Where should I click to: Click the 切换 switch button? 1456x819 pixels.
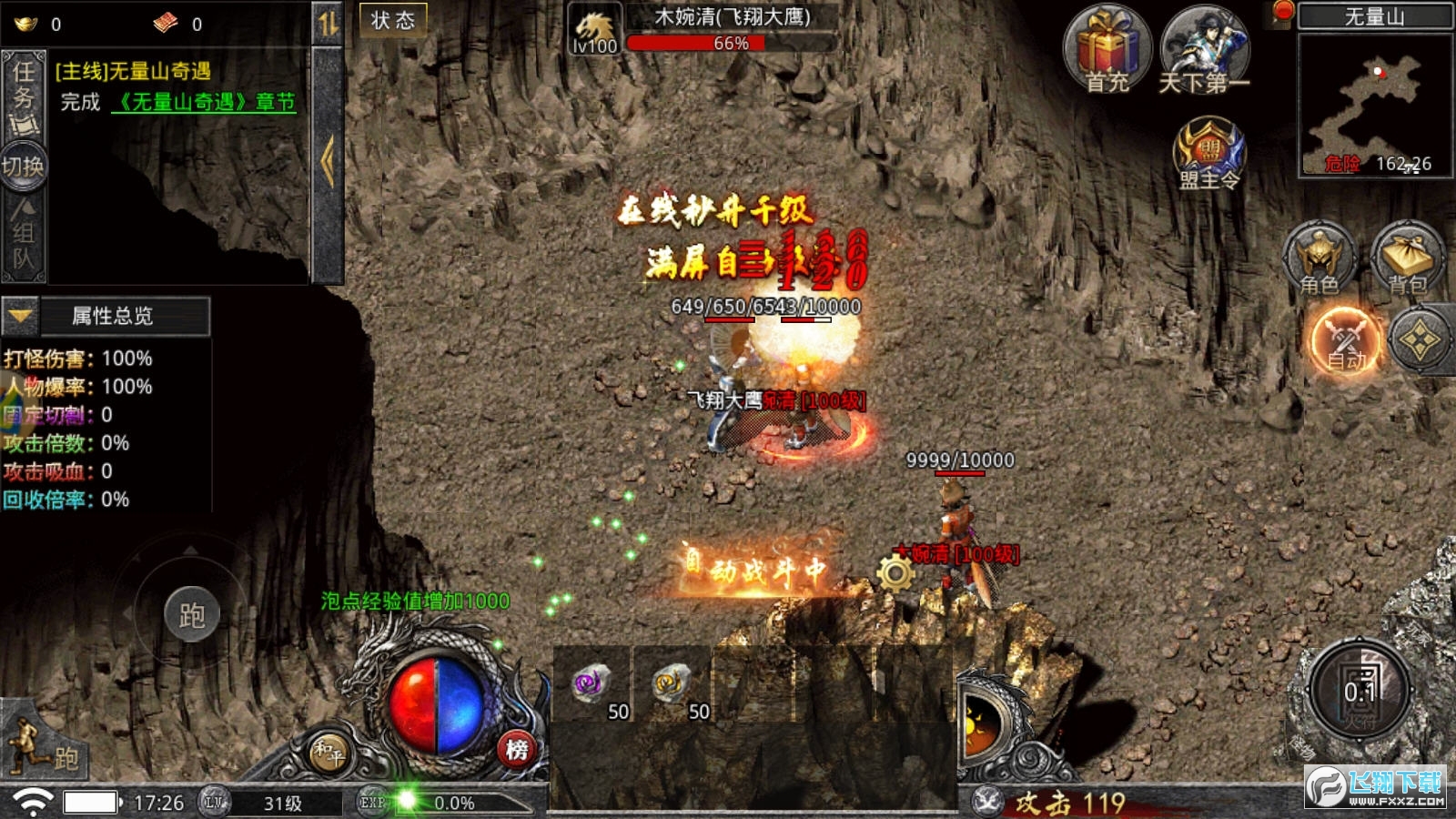pyautogui.click(x=24, y=167)
